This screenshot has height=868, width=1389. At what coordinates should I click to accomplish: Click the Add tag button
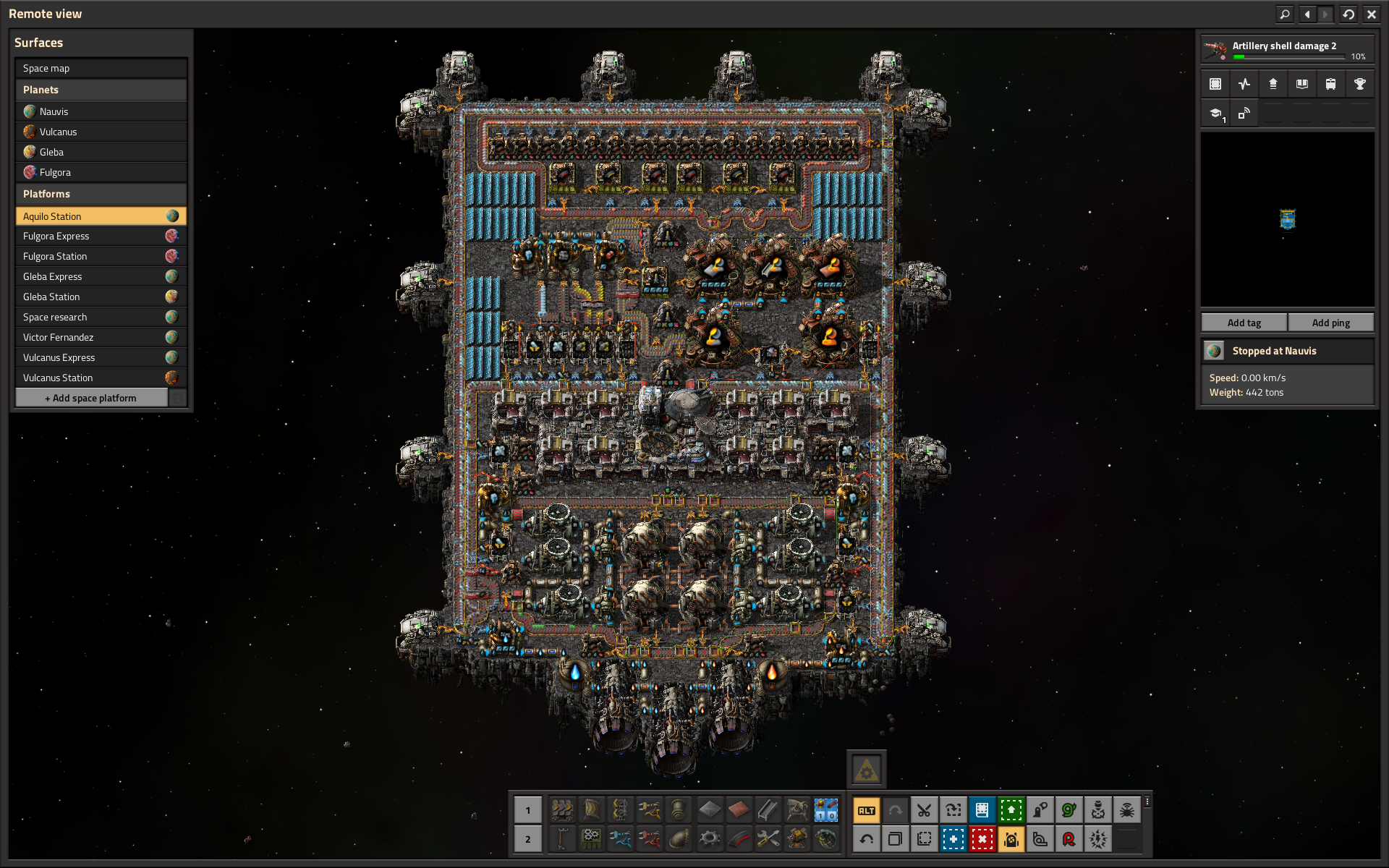[1244, 323]
